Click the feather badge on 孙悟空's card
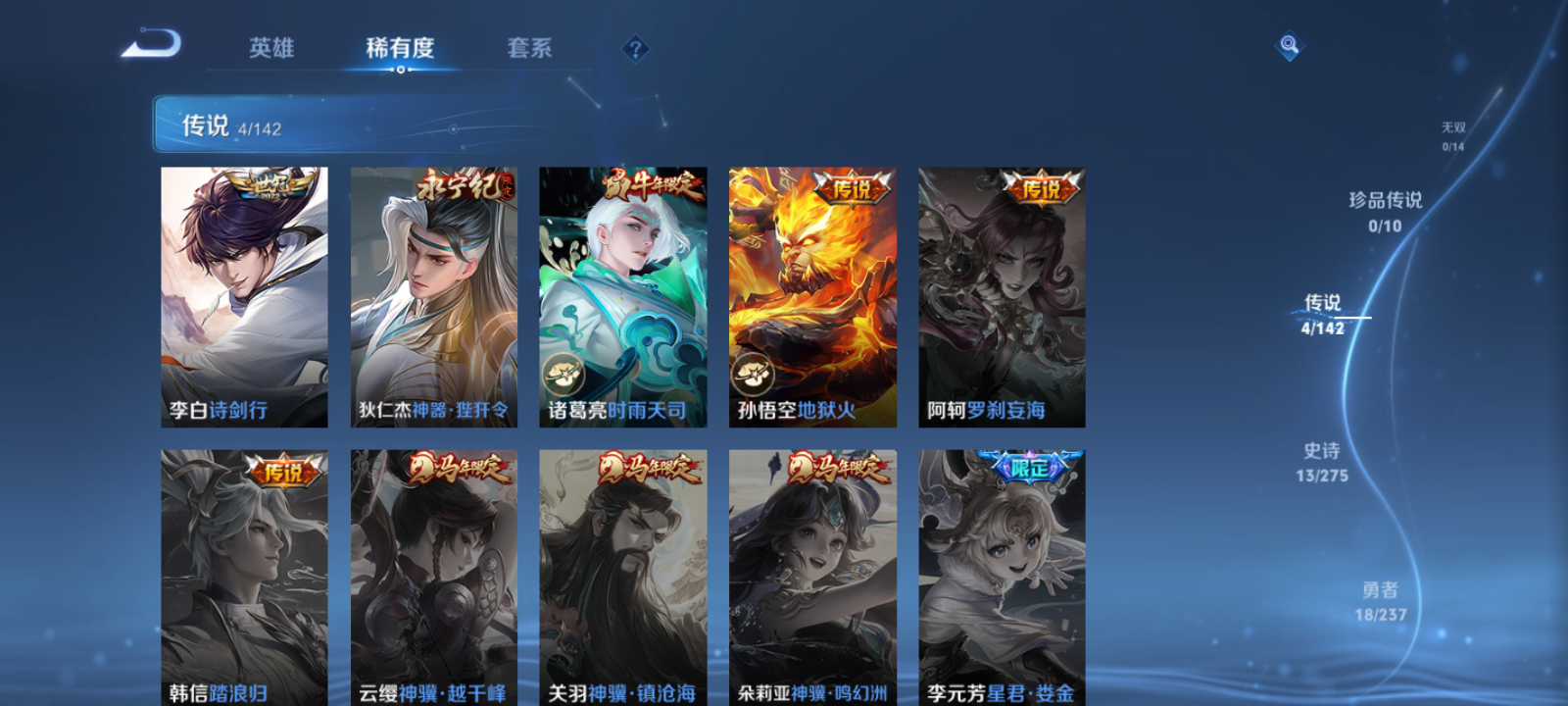This screenshot has width=1568, height=706. point(751,372)
